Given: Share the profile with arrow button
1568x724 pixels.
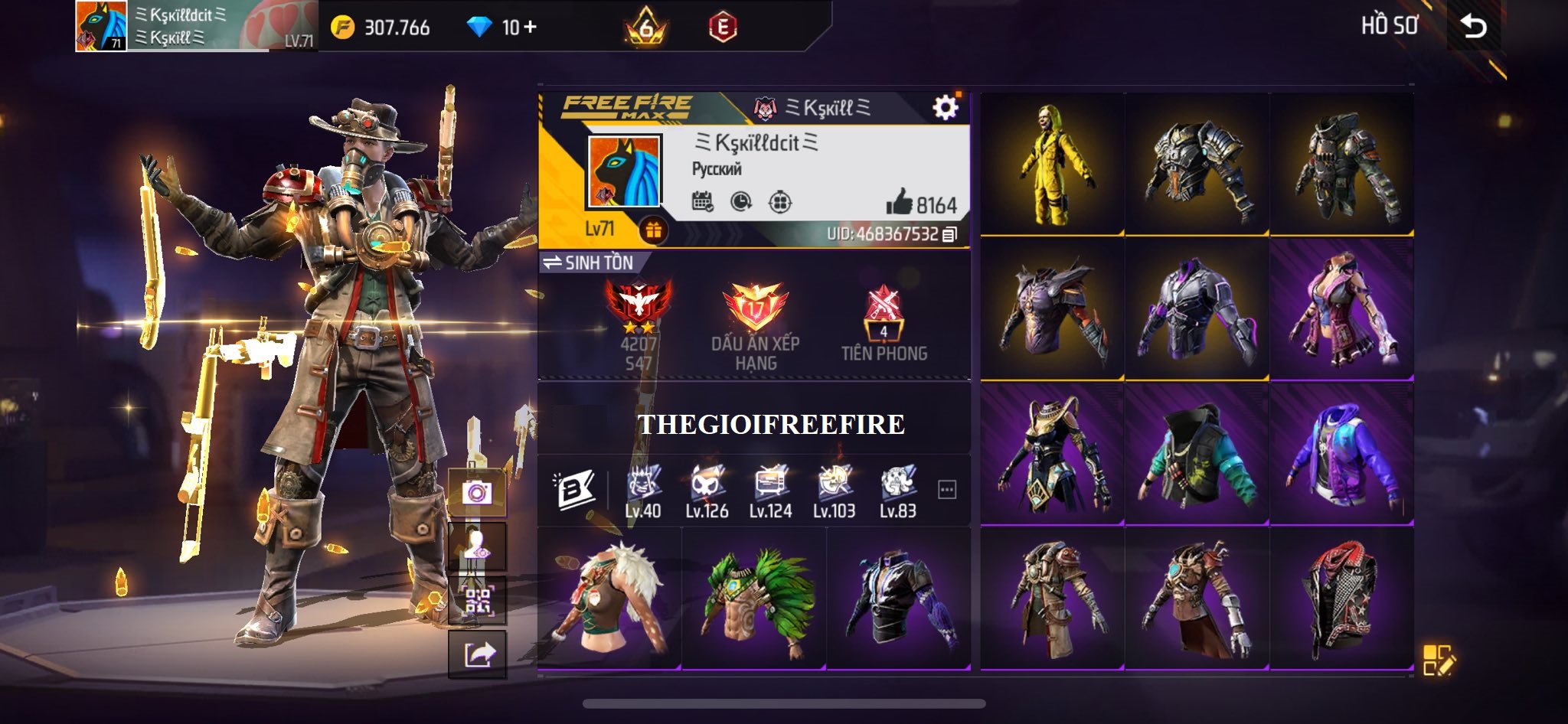Looking at the screenshot, I should click(x=477, y=654).
